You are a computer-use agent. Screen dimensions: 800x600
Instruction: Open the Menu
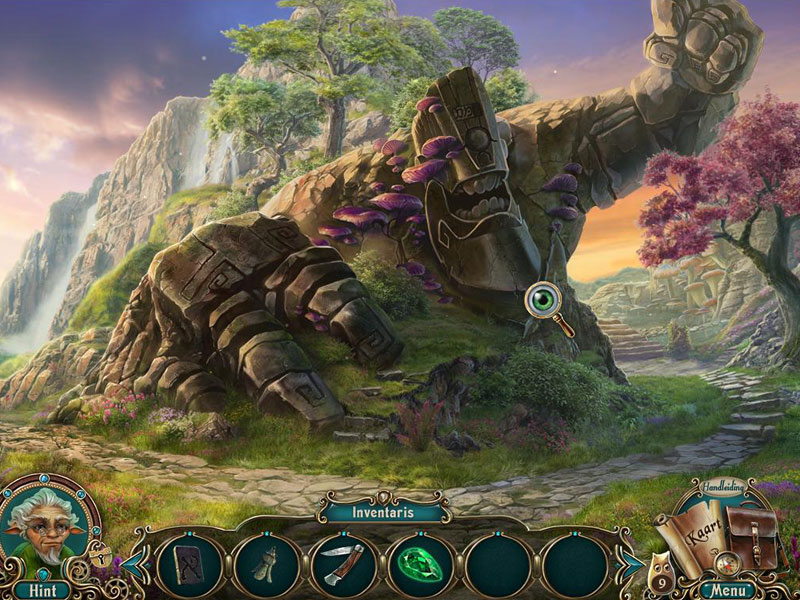tap(727, 590)
